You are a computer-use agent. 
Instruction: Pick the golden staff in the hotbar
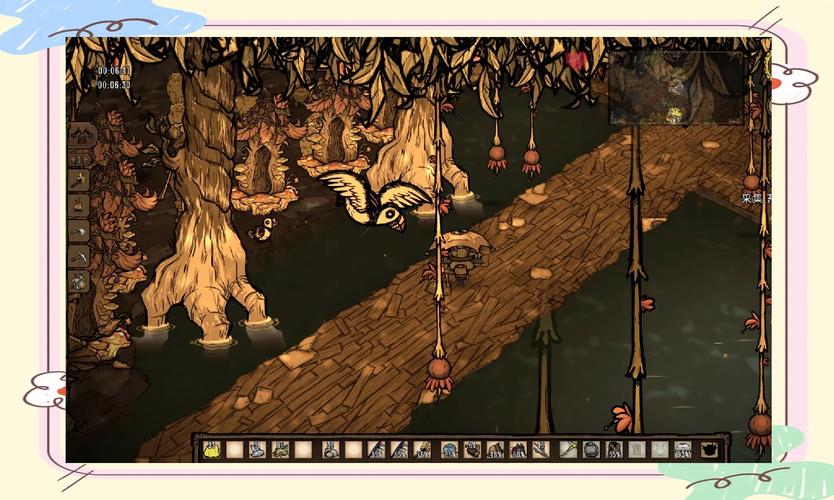(567, 450)
